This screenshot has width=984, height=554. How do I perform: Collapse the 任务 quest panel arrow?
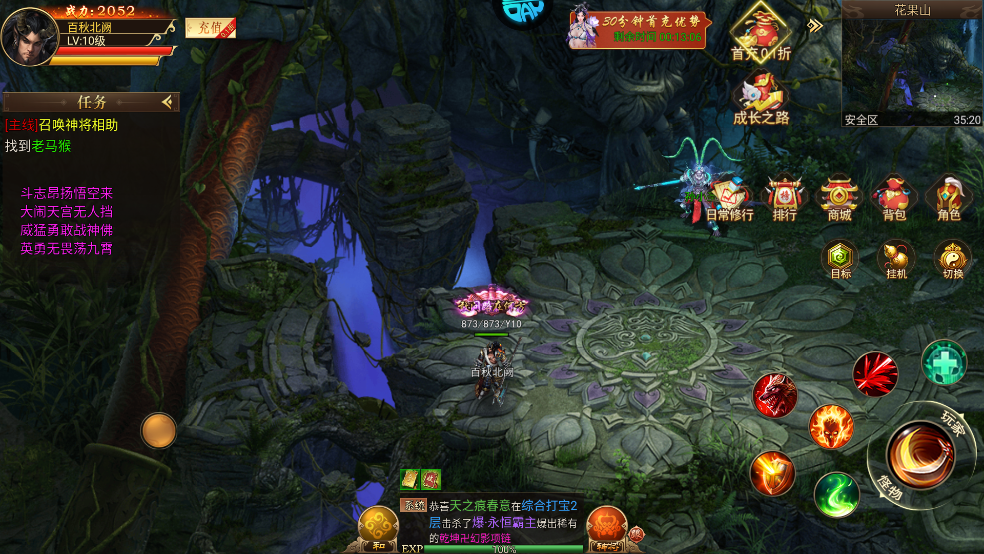(x=167, y=102)
